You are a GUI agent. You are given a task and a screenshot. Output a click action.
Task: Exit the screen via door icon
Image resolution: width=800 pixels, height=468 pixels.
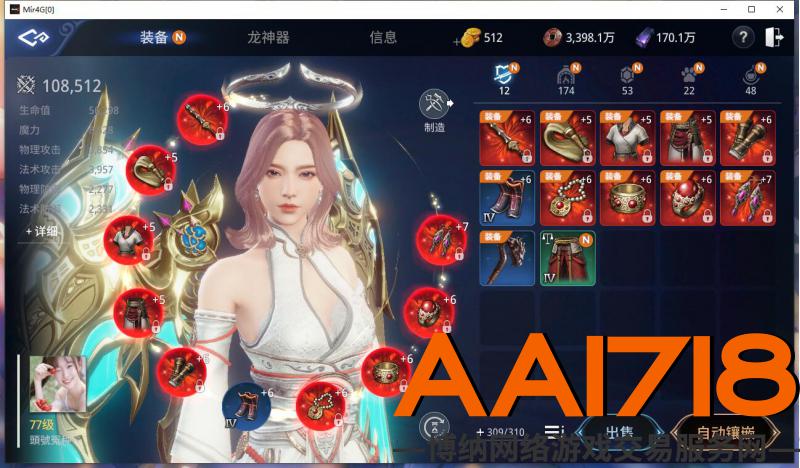coord(773,38)
